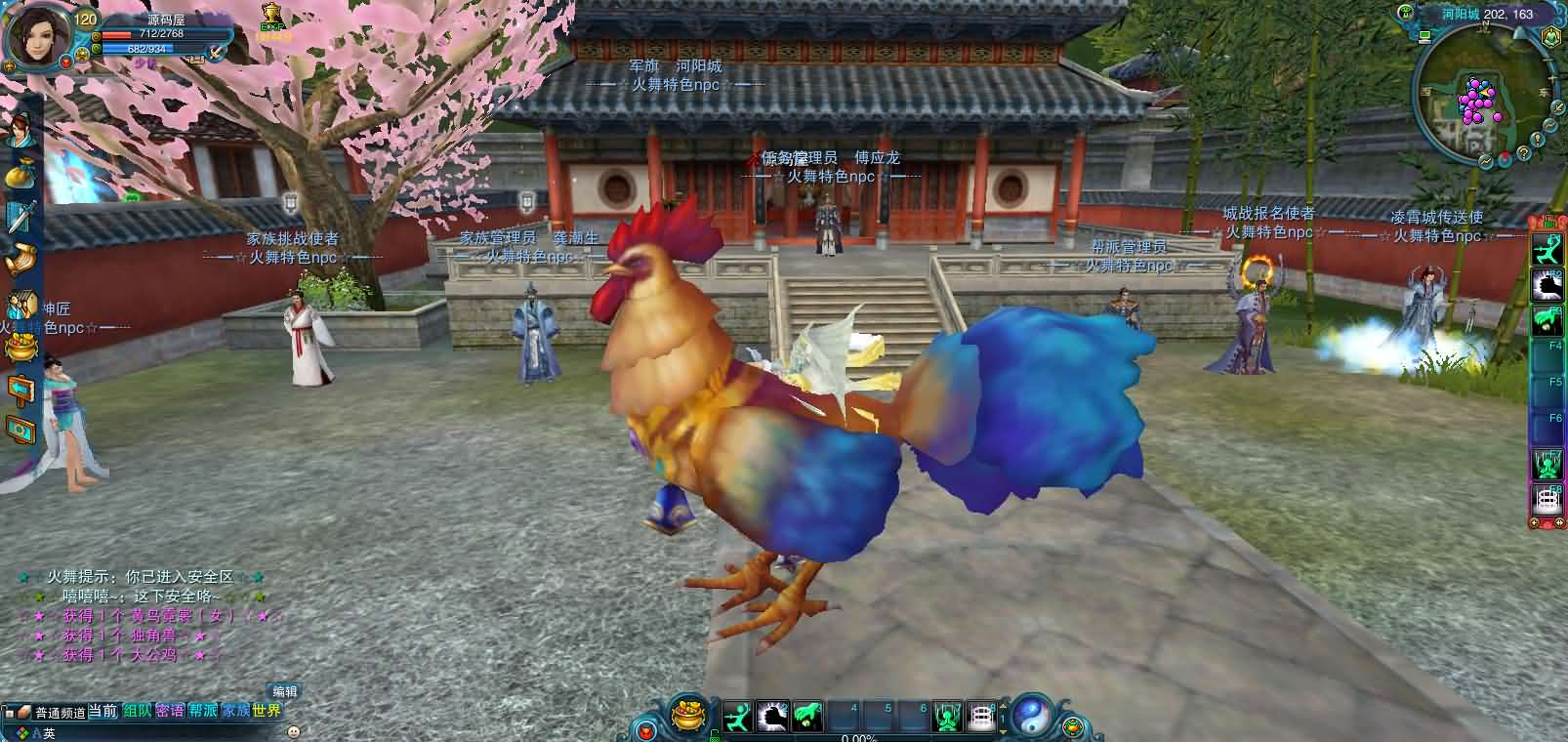The width and height of the screenshot is (1568, 742).
Task: Use the meditating figure skill in slot 7
Action: [x=948, y=718]
